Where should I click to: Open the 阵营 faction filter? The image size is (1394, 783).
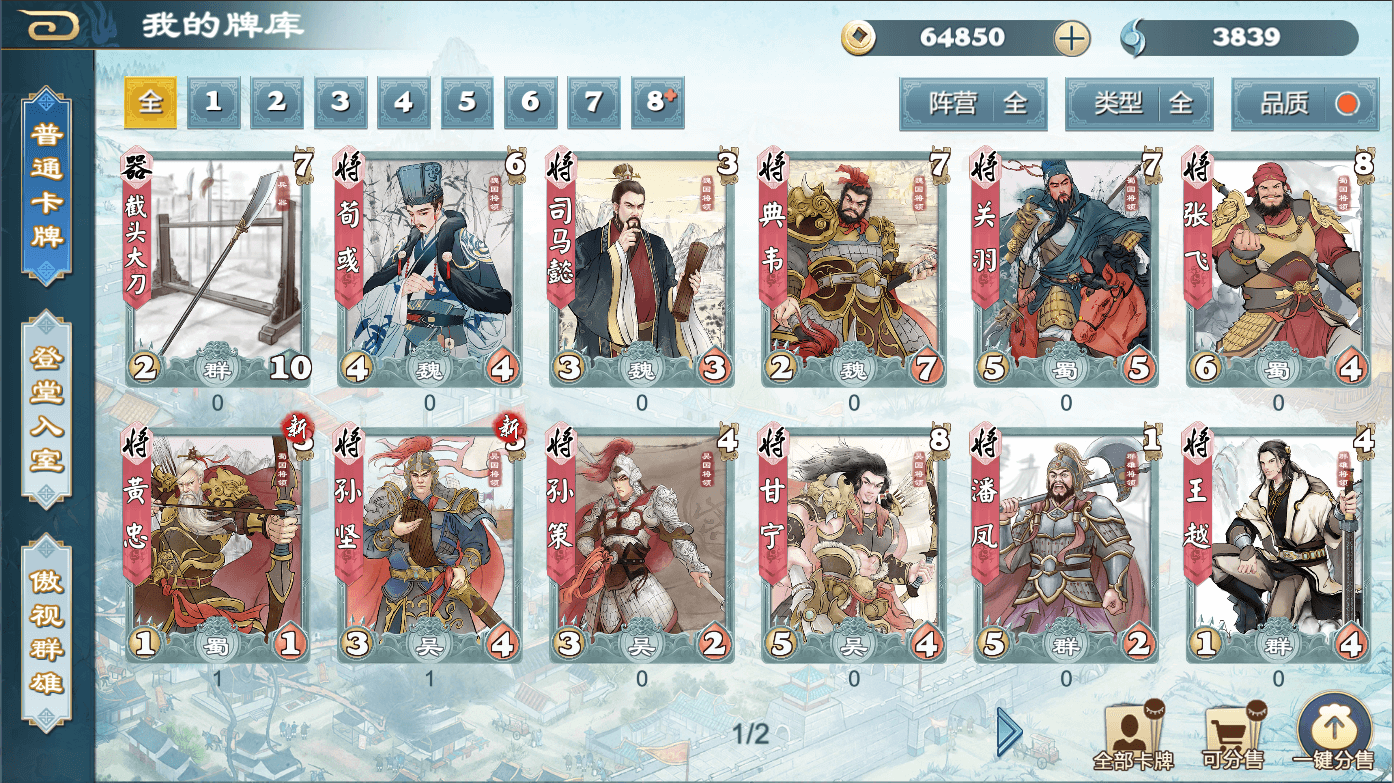click(x=973, y=104)
